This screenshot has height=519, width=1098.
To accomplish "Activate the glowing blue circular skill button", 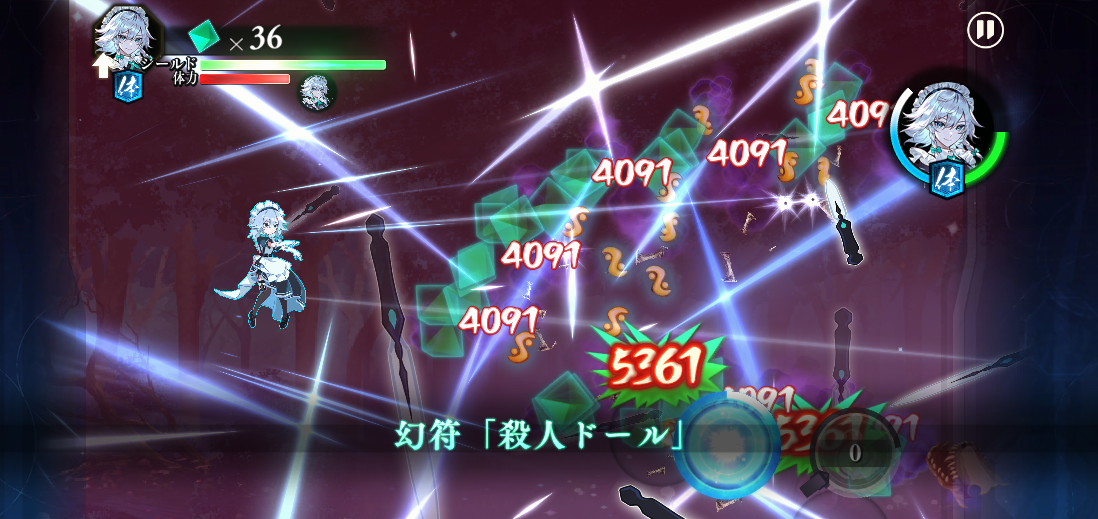I will click(x=727, y=445).
